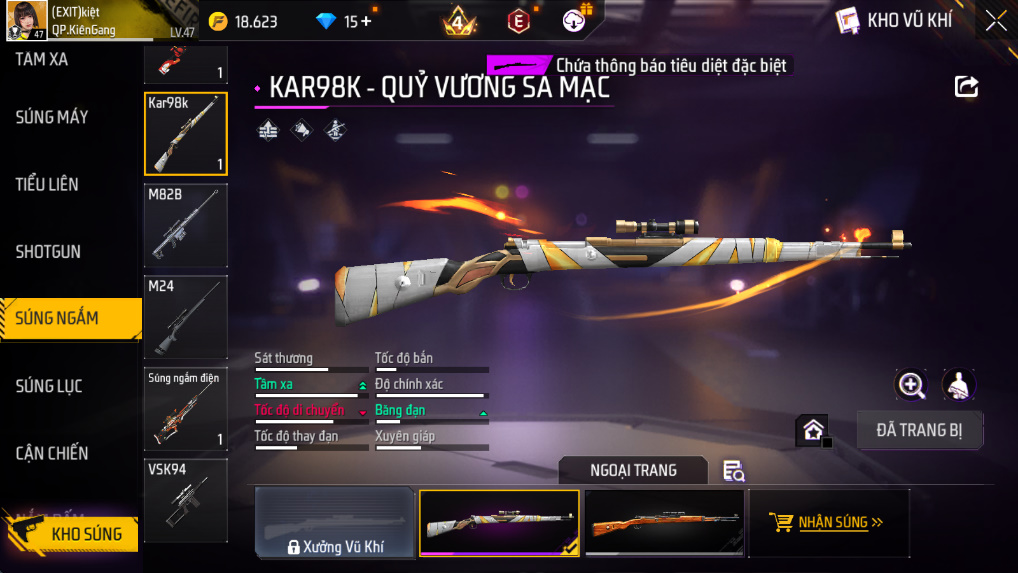This screenshot has height=573, width=1018.
Task: Open the Xưởng Vũ Khí locked slot
Action: coord(335,522)
